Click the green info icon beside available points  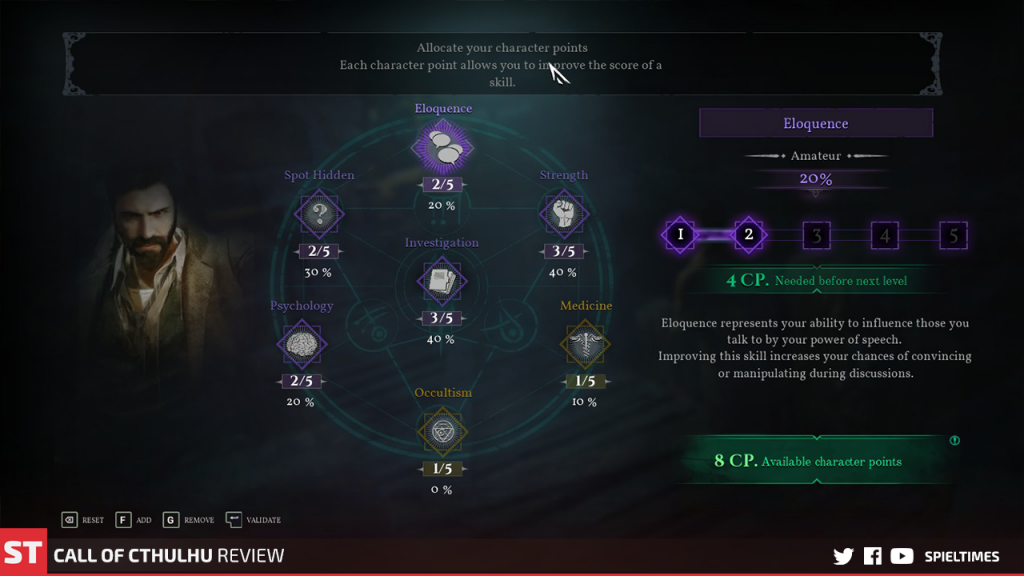point(954,440)
